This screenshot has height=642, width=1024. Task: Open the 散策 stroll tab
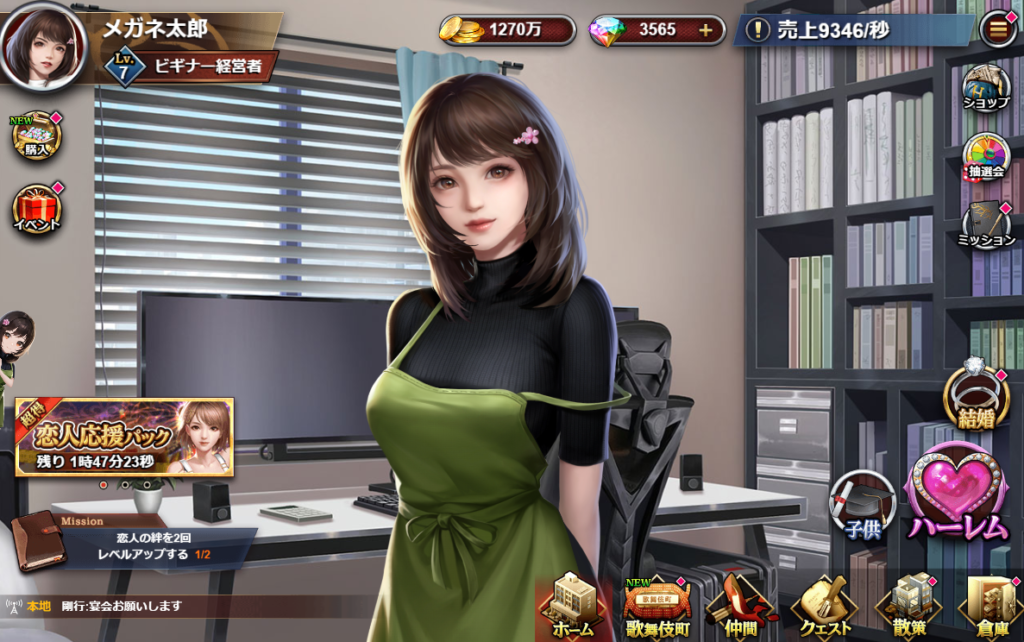[908, 606]
